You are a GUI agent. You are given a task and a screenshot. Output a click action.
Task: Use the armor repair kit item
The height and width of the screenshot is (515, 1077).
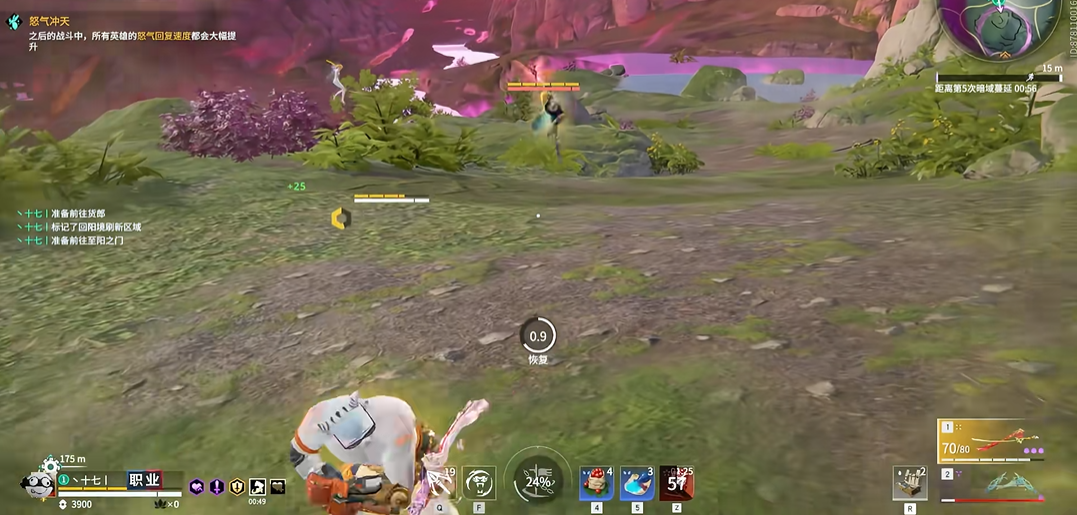(x=910, y=483)
